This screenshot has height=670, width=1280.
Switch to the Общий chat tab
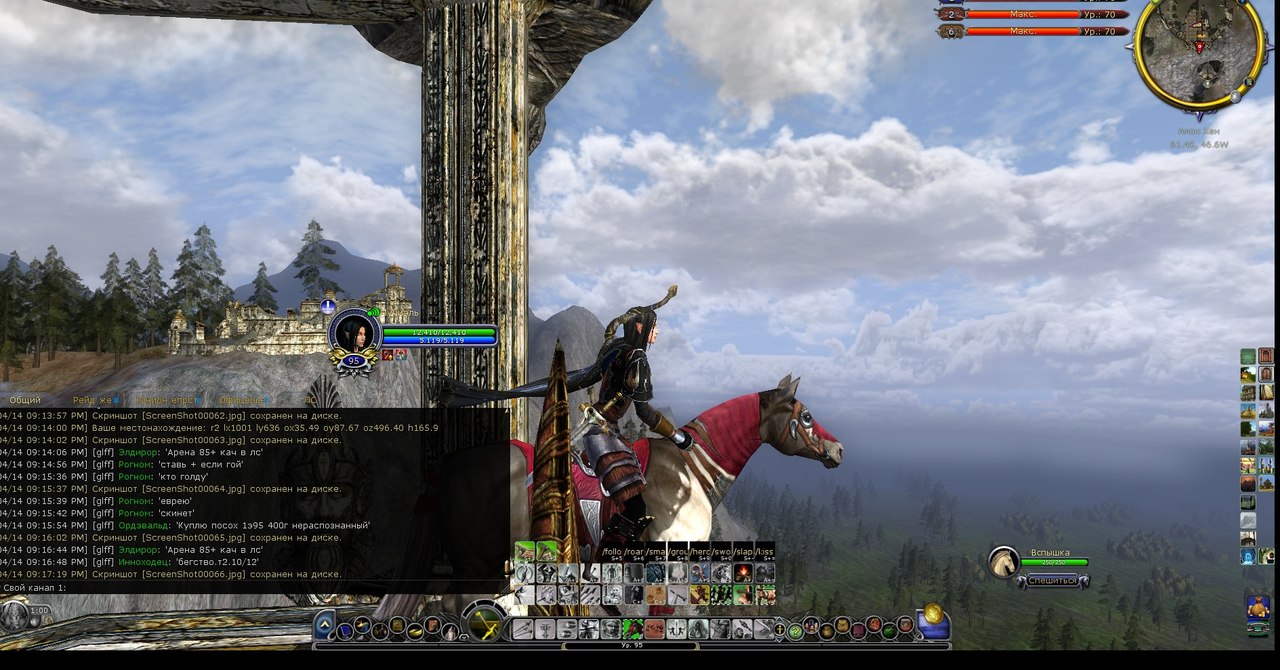(x=25, y=400)
